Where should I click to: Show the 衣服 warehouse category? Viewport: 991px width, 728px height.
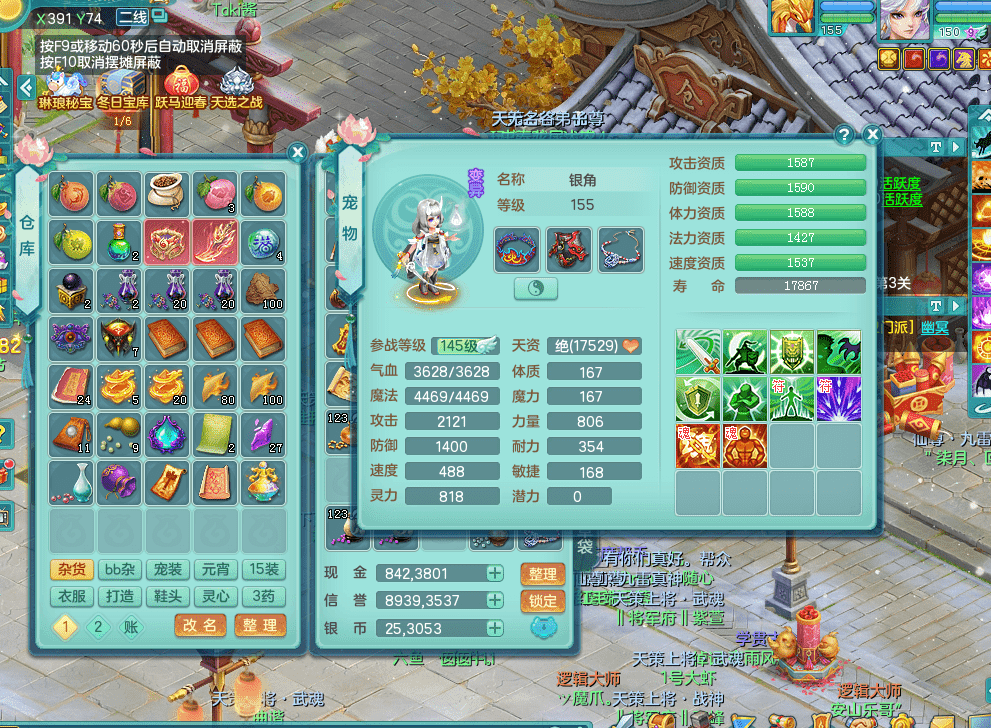[x=73, y=597]
